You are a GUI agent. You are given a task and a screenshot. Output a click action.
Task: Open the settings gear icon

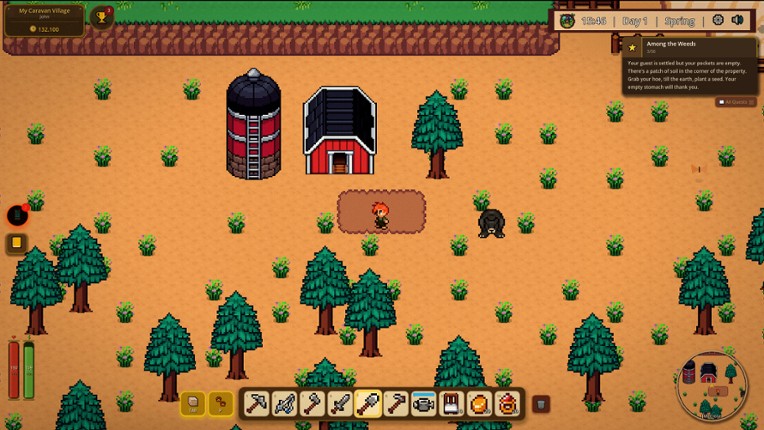718,20
